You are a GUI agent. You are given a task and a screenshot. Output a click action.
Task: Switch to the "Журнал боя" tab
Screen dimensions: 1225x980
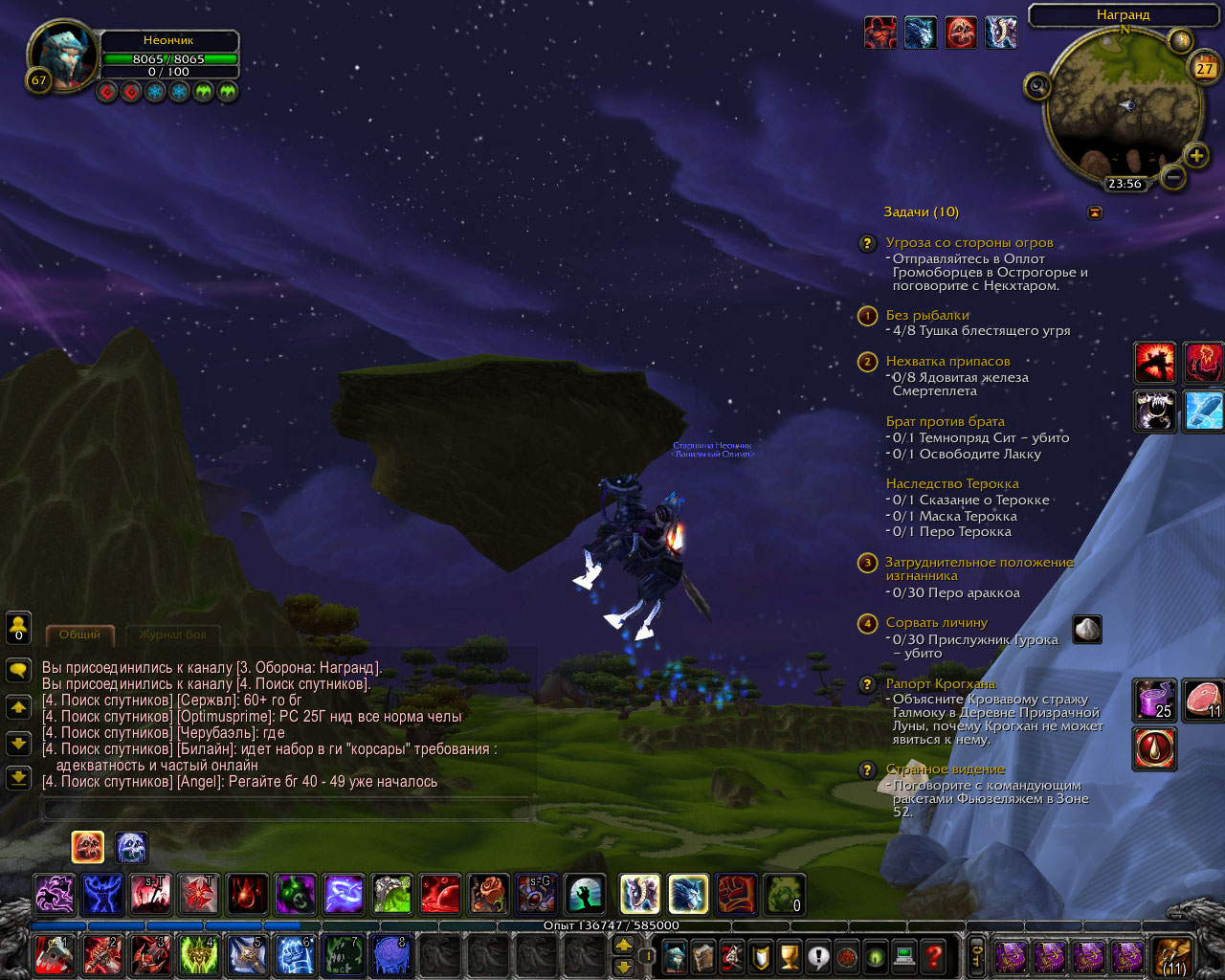[x=172, y=635]
